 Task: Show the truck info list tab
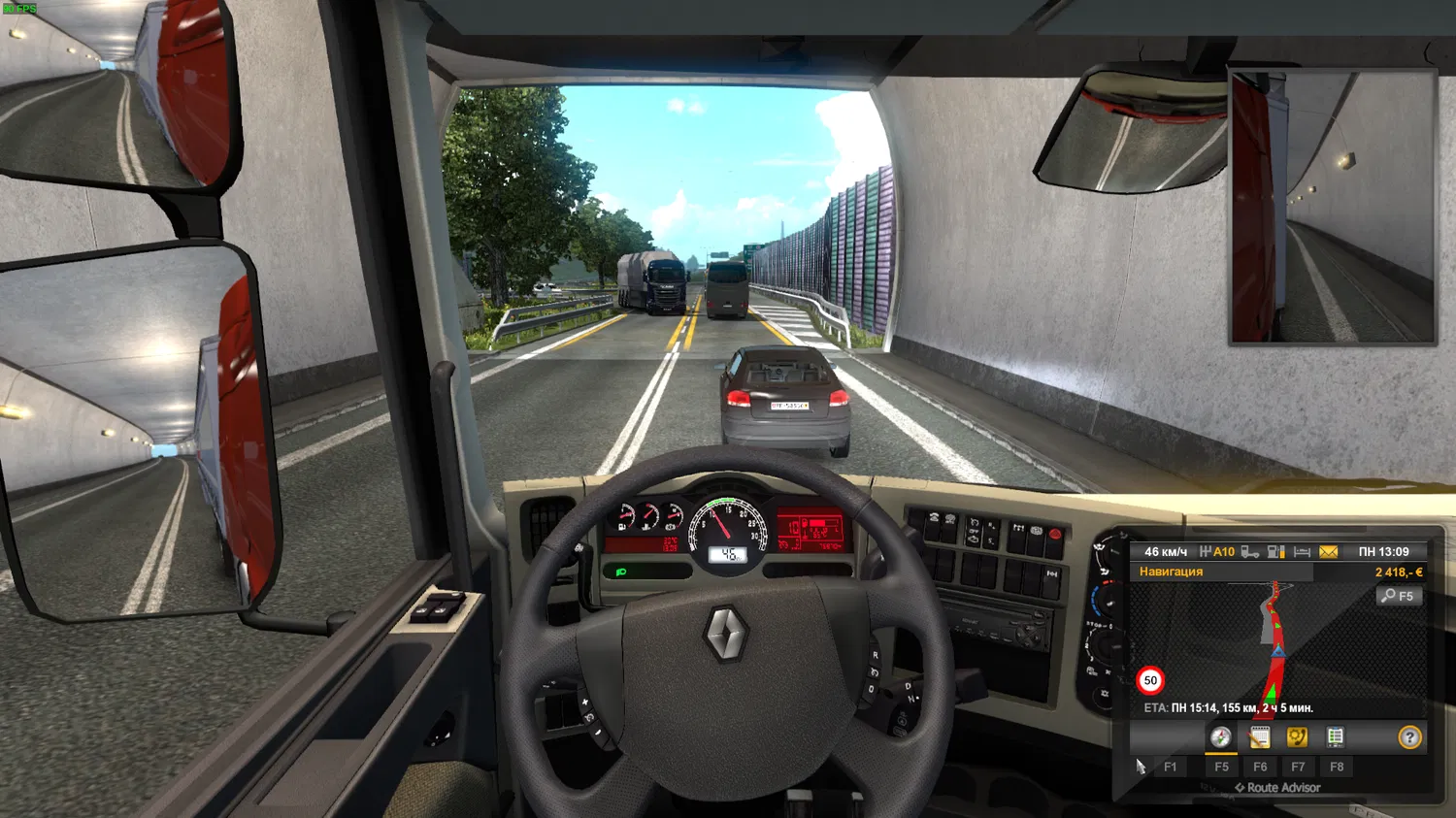[x=1336, y=737]
